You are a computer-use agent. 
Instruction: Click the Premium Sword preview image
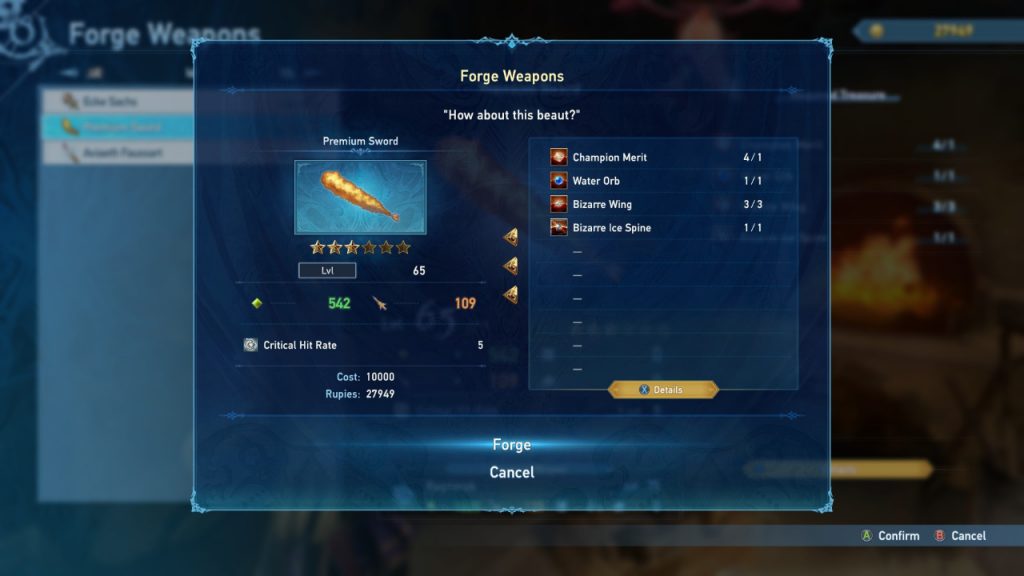pos(360,197)
